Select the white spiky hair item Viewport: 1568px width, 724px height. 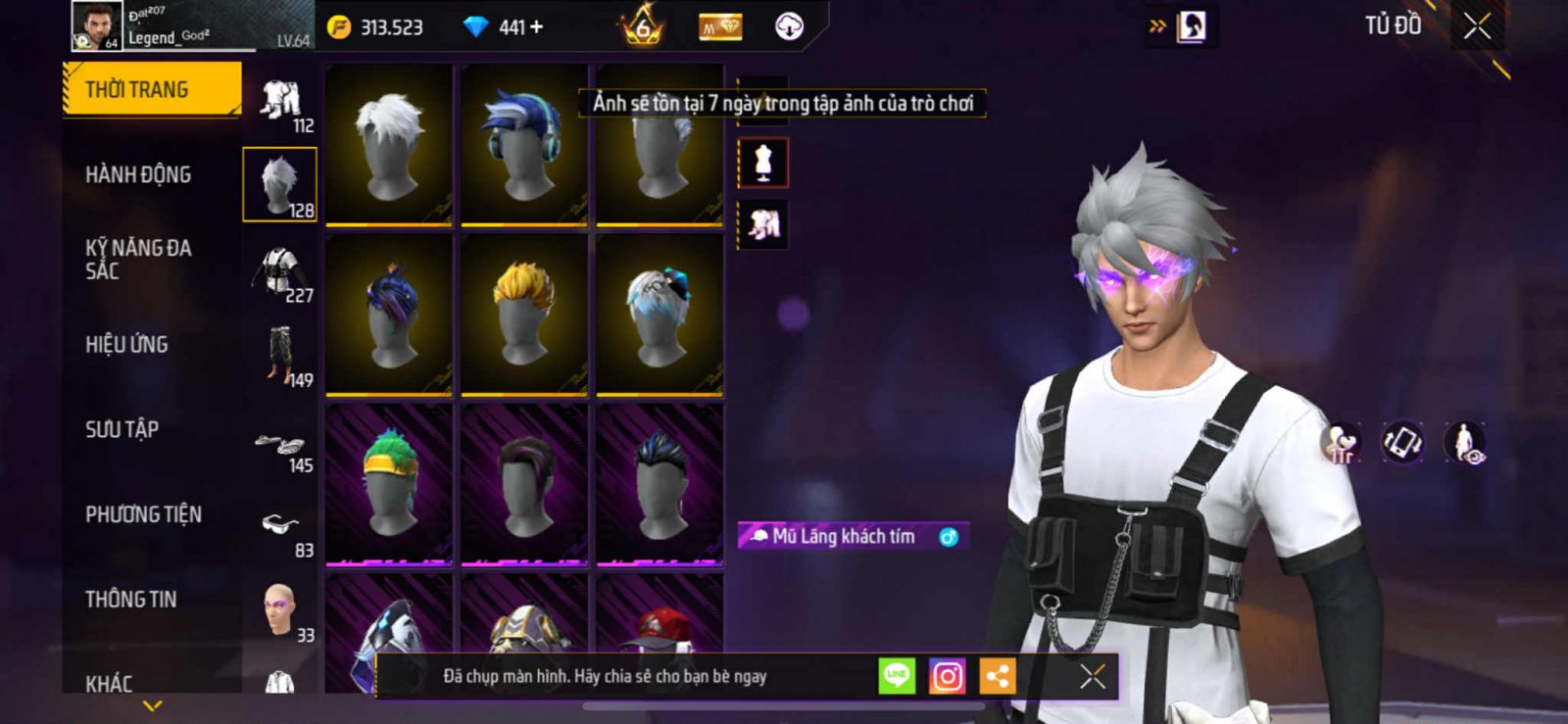[389, 144]
